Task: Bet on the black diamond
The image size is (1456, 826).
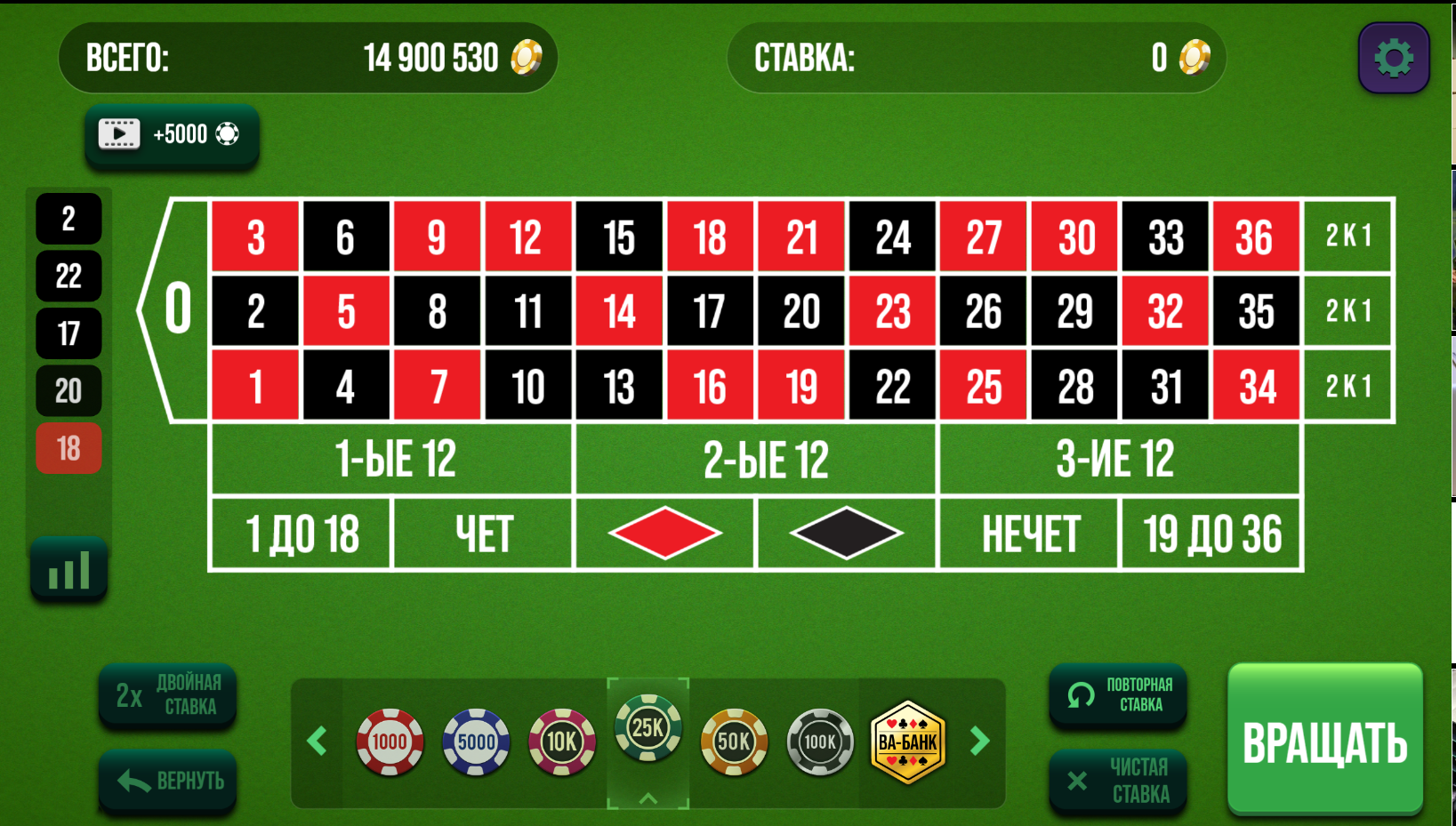Action: (x=846, y=532)
